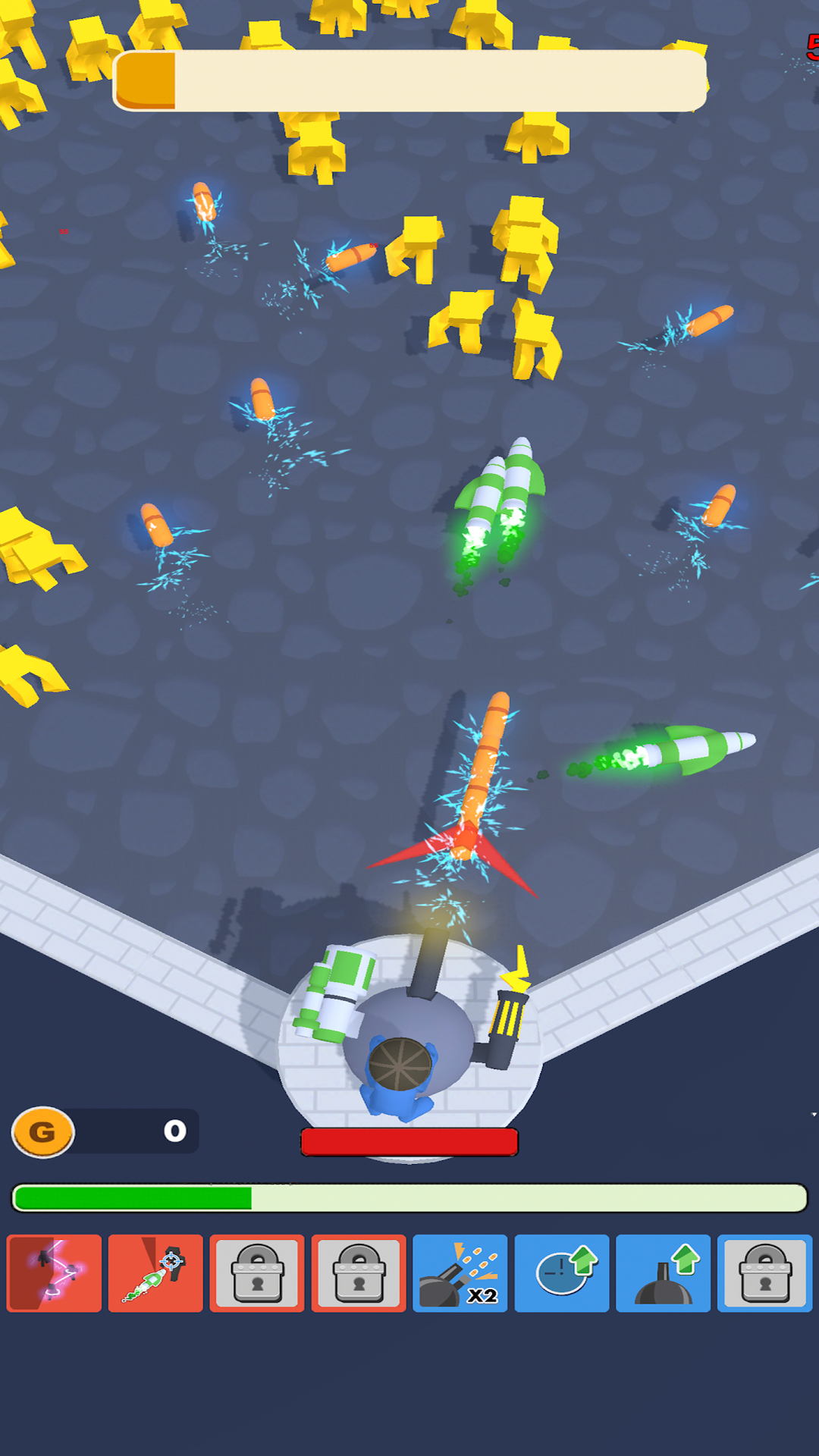Image resolution: width=819 pixels, height=1456 pixels.
Task: Activate the chain lightning ability
Action: [54, 1273]
